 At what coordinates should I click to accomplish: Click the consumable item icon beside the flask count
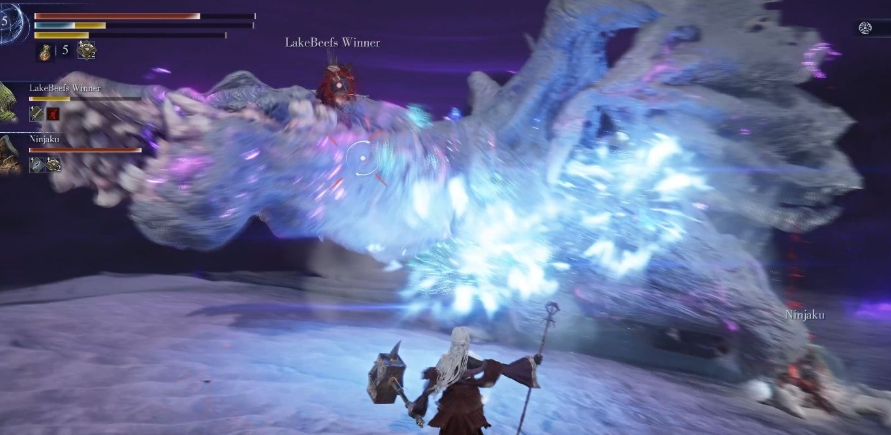[x=86, y=50]
